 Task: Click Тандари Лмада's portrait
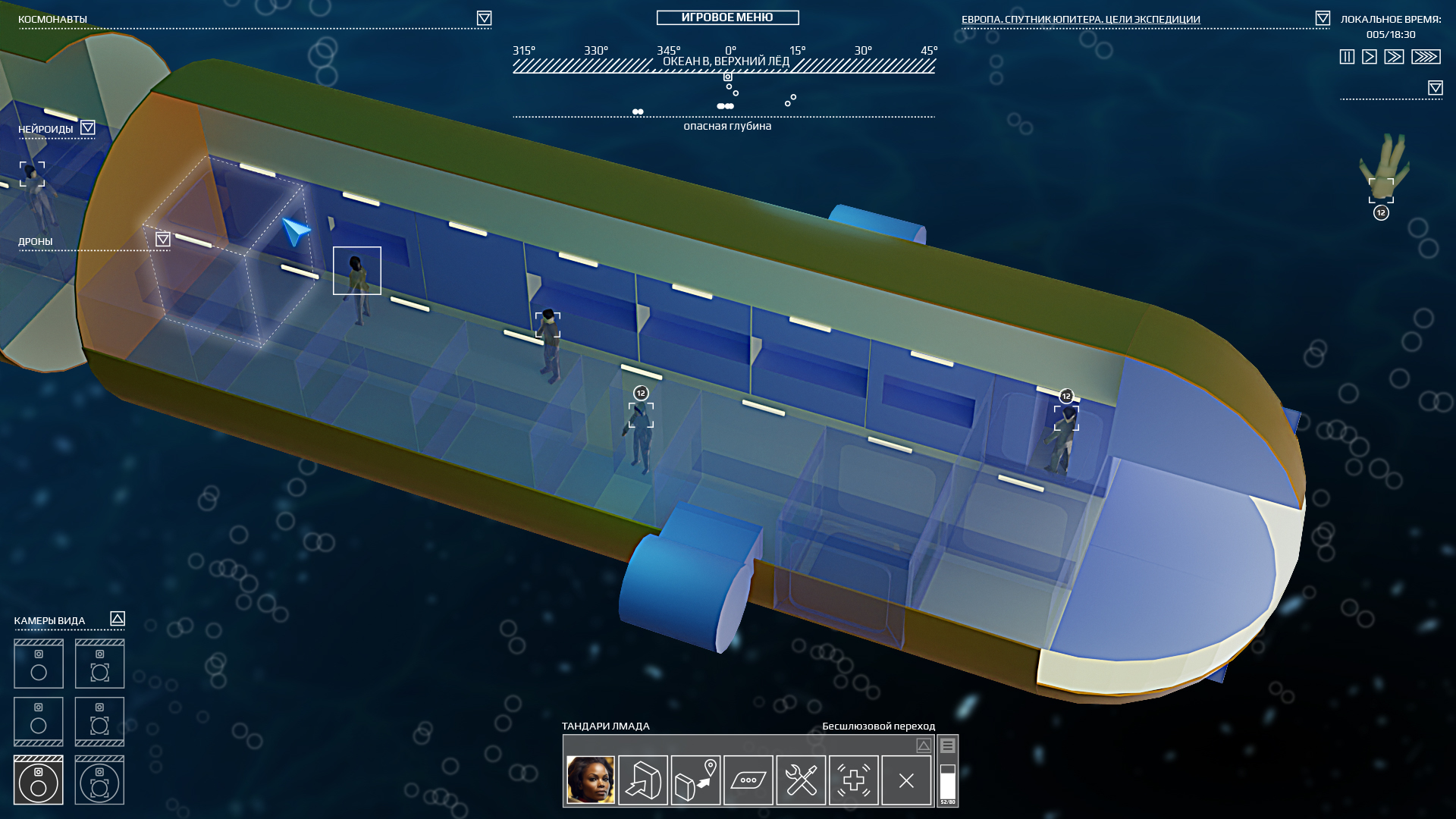591,780
